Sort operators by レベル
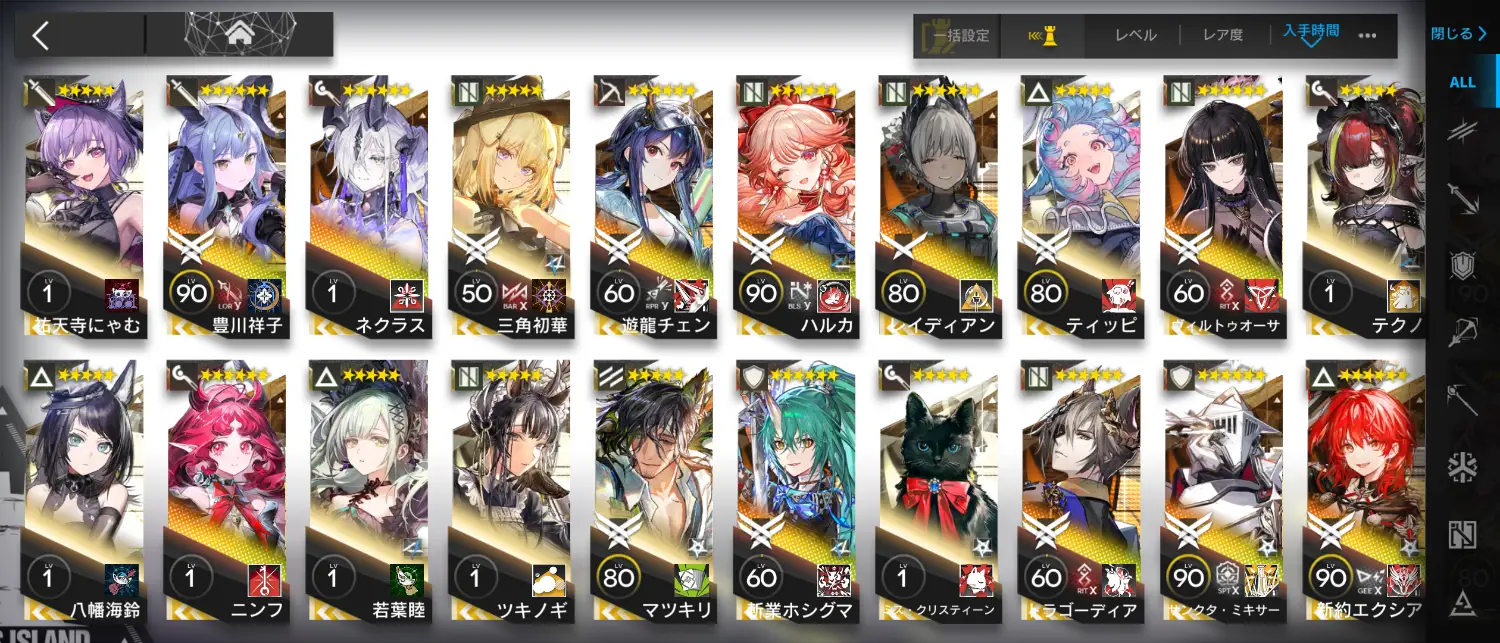1500x643 pixels. [1135, 36]
